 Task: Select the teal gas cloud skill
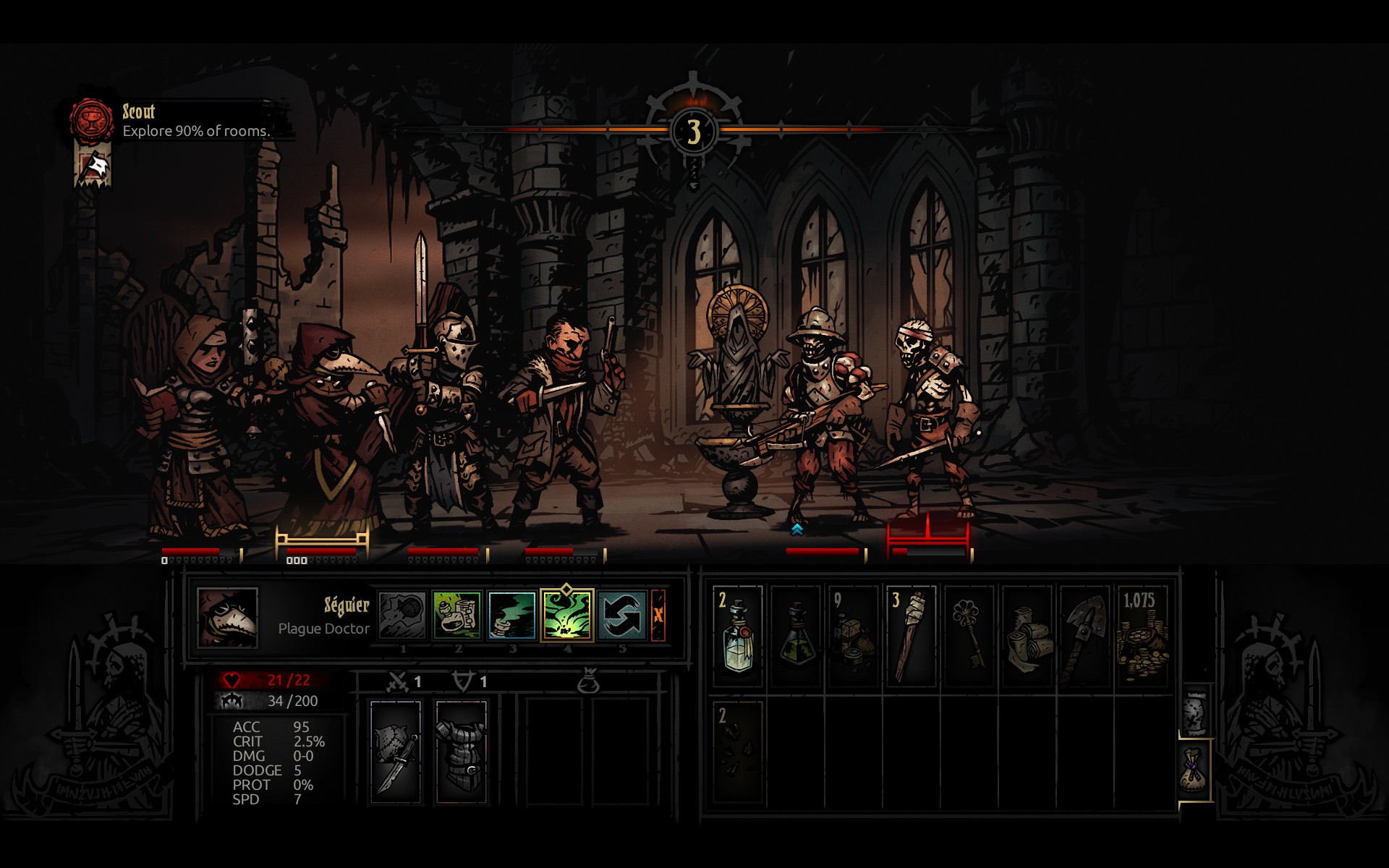coord(512,615)
